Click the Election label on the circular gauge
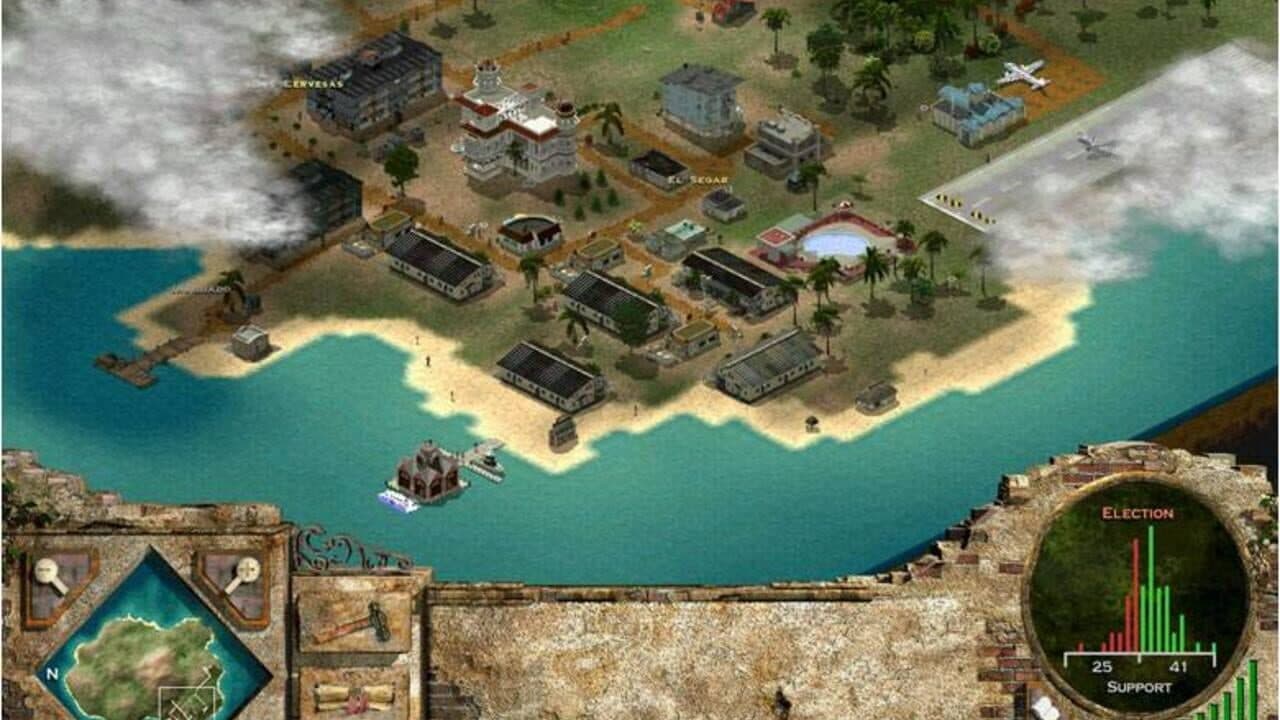This screenshot has width=1280, height=720. [1138, 513]
